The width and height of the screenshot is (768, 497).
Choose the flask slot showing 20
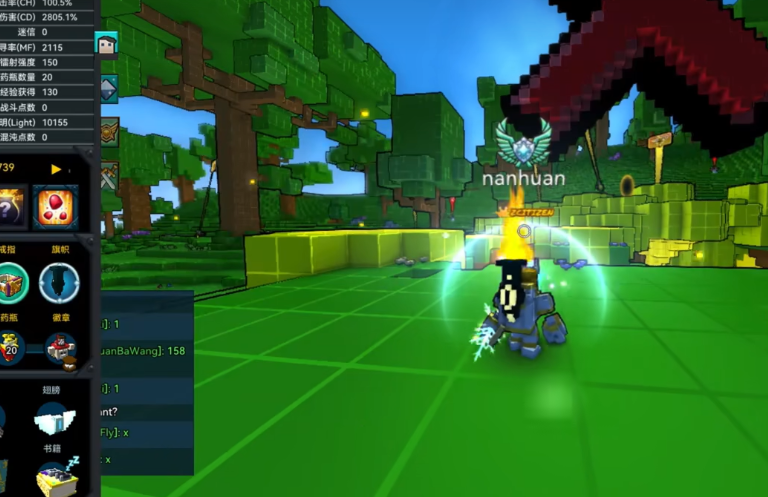click(x=11, y=348)
